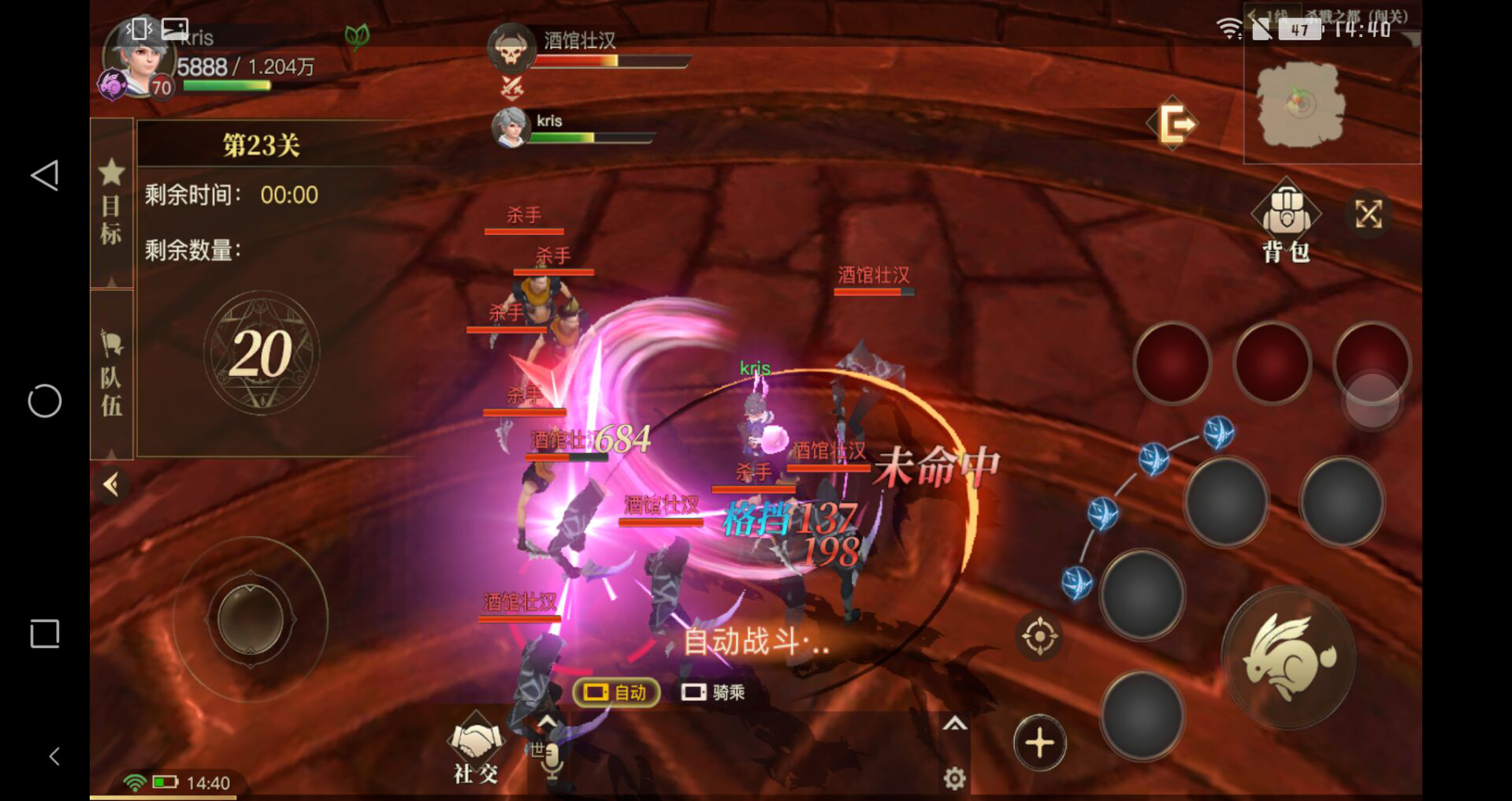This screenshot has width=1512, height=801.
Task: Open settings with the gear icon
Action: 954,779
